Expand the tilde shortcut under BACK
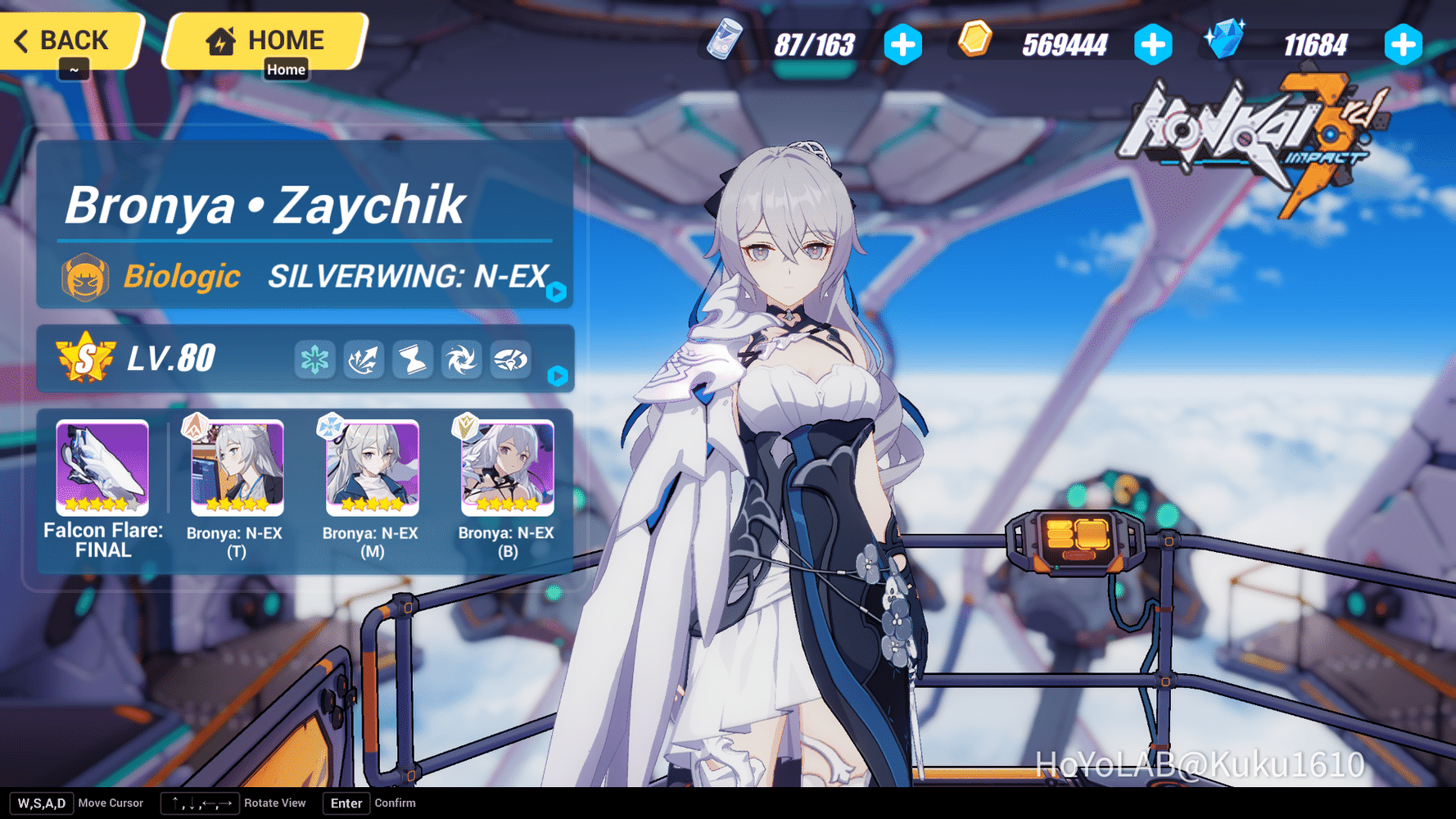 click(x=74, y=70)
